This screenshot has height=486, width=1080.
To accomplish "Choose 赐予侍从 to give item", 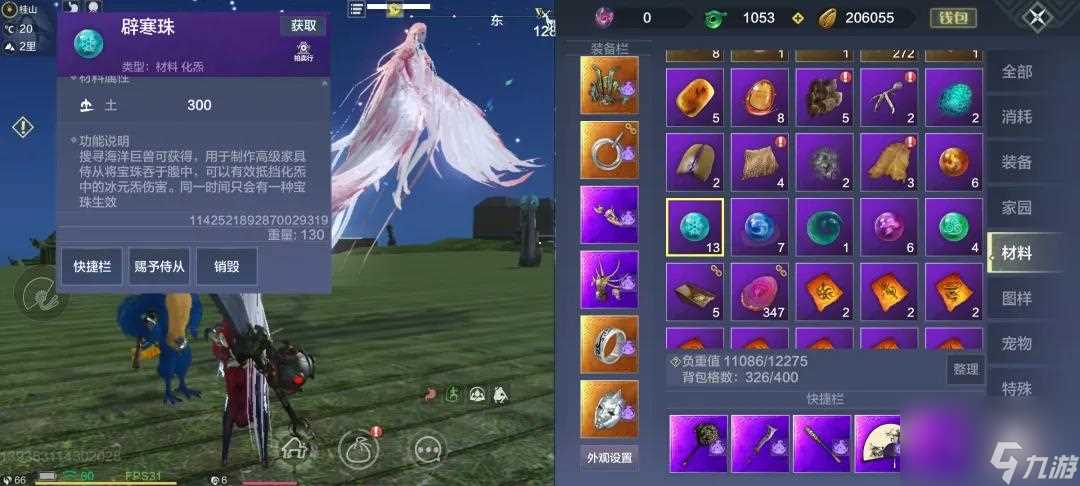I will click(x=159, y=267).
